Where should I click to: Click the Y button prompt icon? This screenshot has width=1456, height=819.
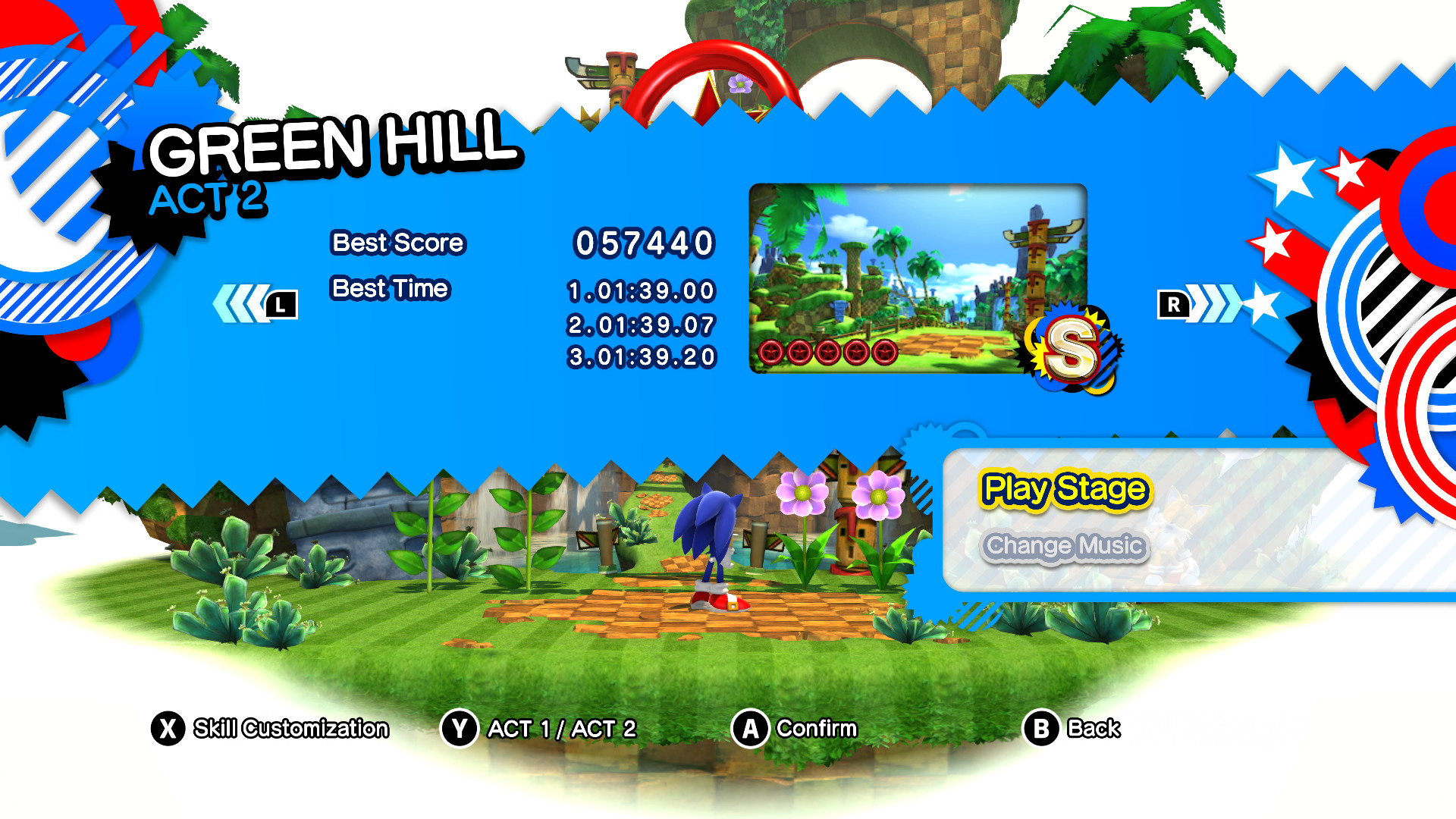click(460, 729)
